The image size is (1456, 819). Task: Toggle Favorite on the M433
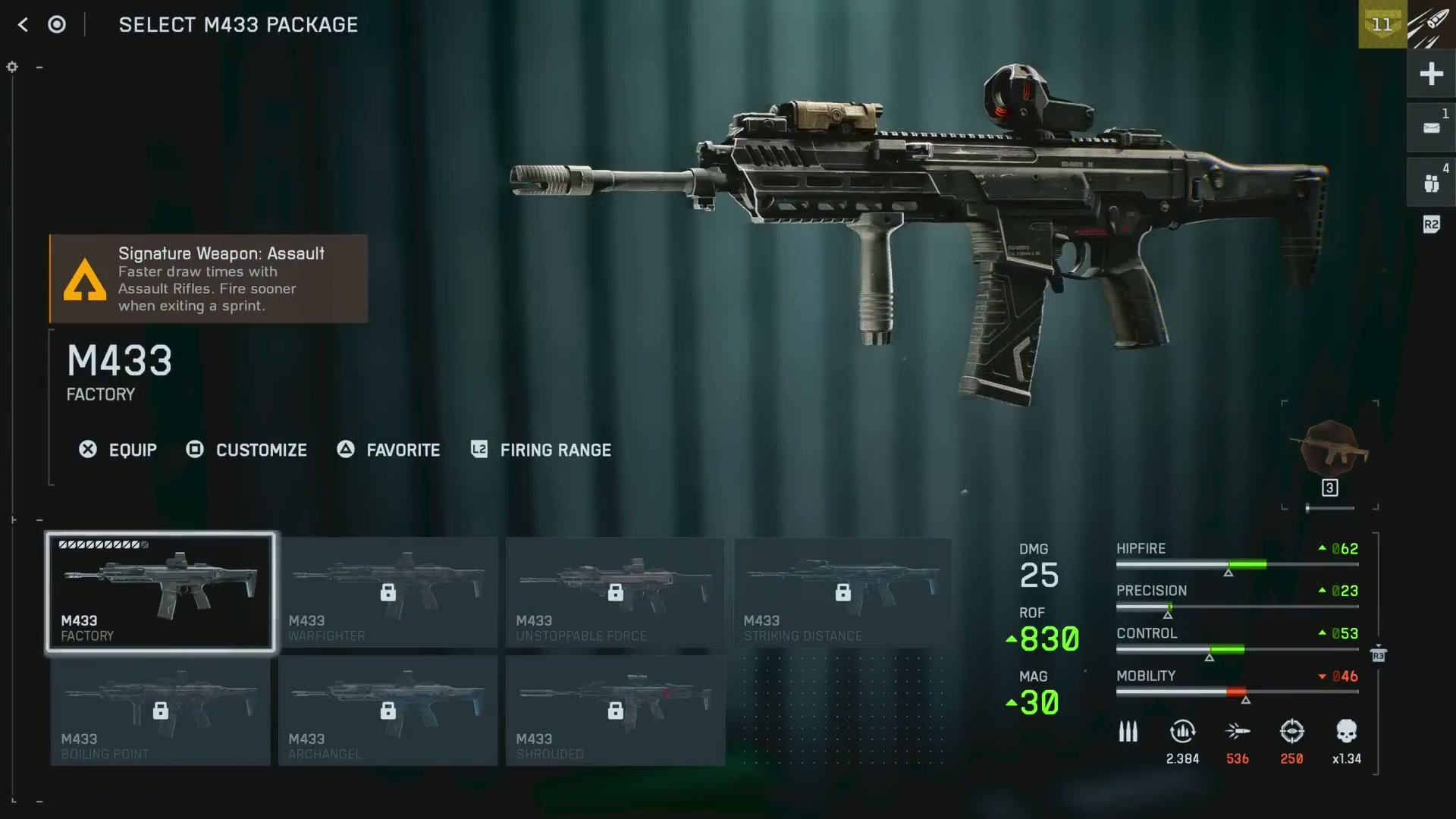(x=388, y=450)
